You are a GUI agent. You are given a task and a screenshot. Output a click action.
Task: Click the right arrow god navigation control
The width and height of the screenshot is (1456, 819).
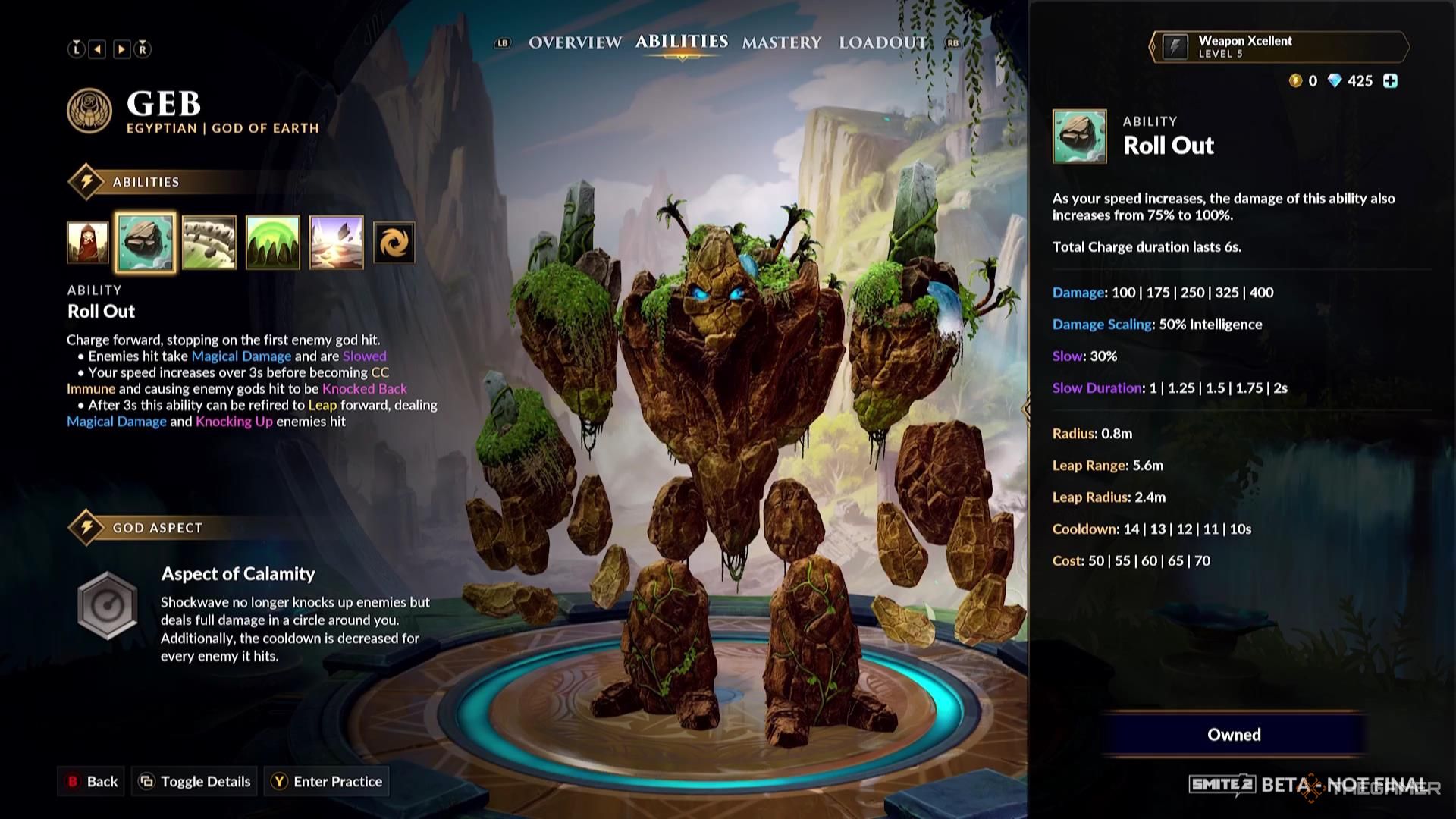[x=121, y=49]
